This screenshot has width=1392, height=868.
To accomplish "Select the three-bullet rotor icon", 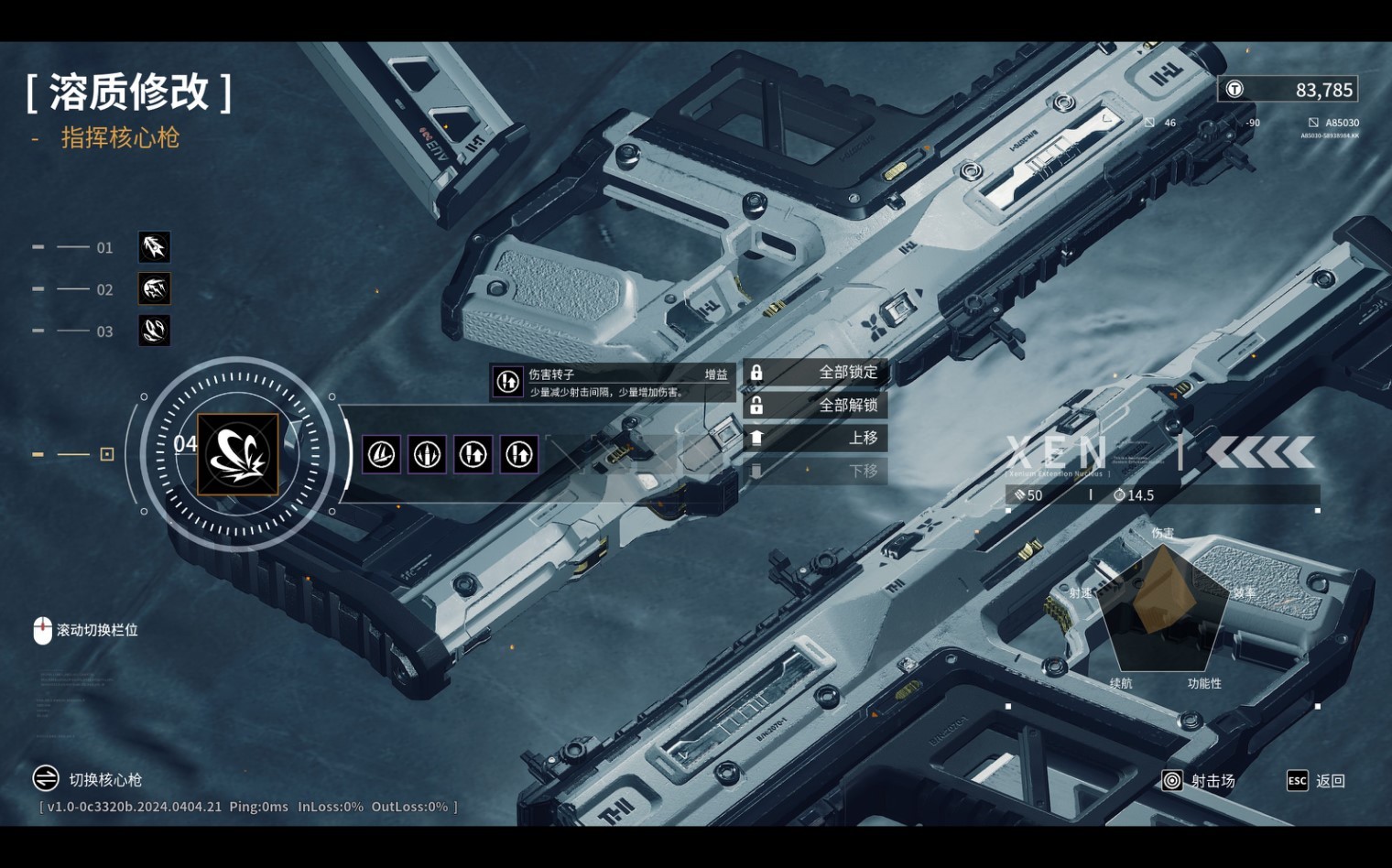I will (427, 454).
